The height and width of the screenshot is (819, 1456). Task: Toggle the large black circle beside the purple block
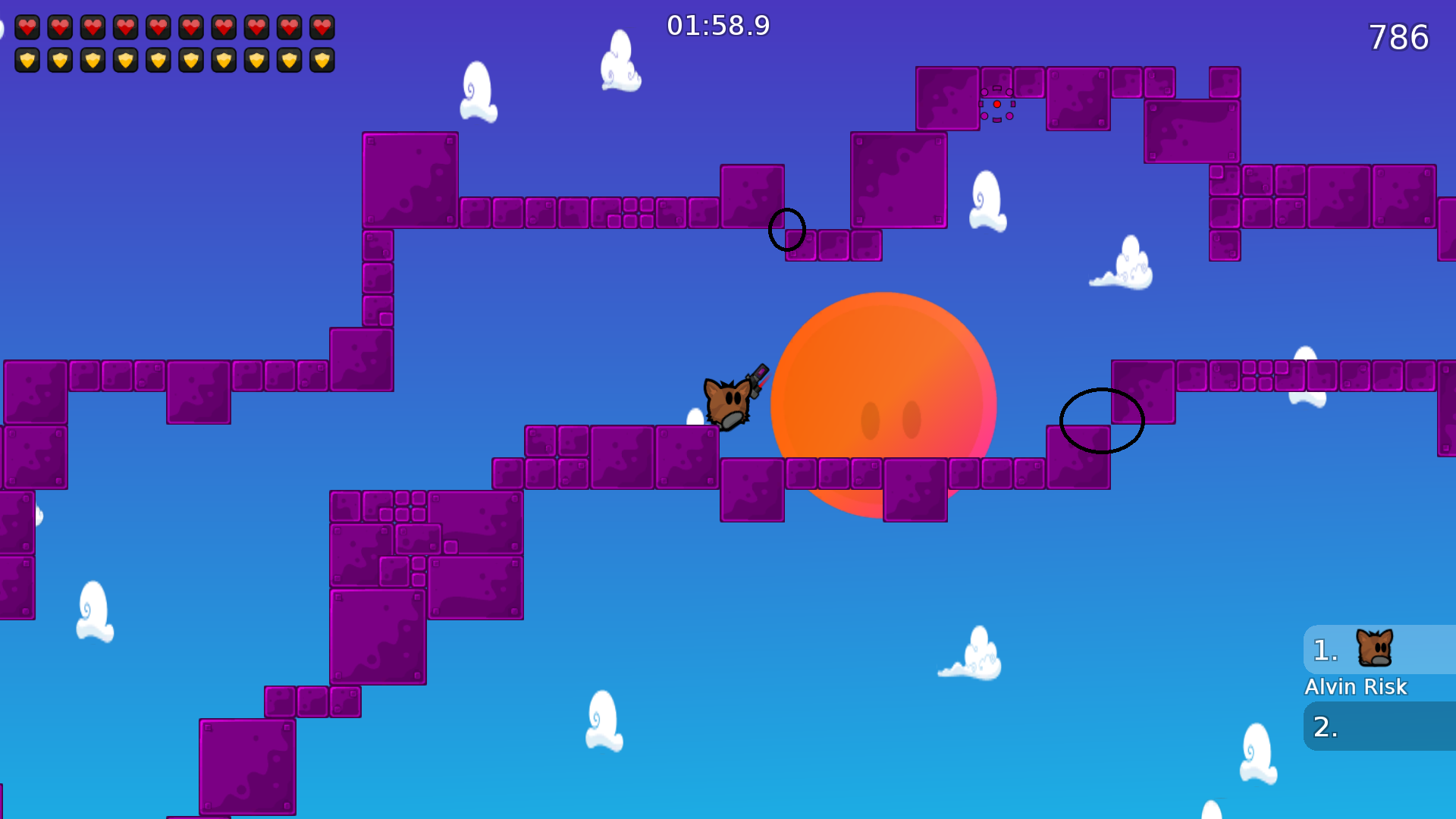[1102, 421]
